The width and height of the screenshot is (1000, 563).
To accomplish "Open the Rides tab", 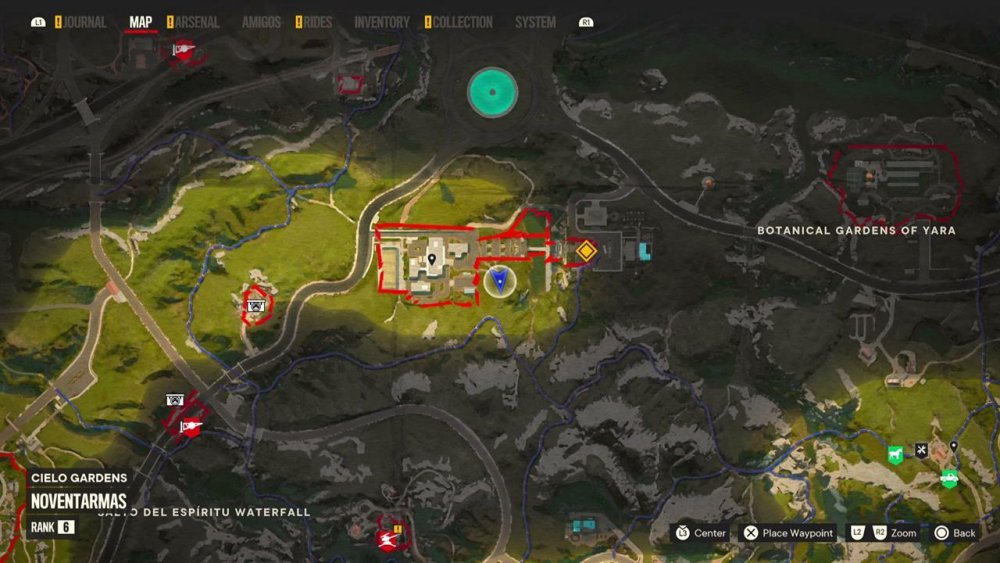I will click(317, 22).
